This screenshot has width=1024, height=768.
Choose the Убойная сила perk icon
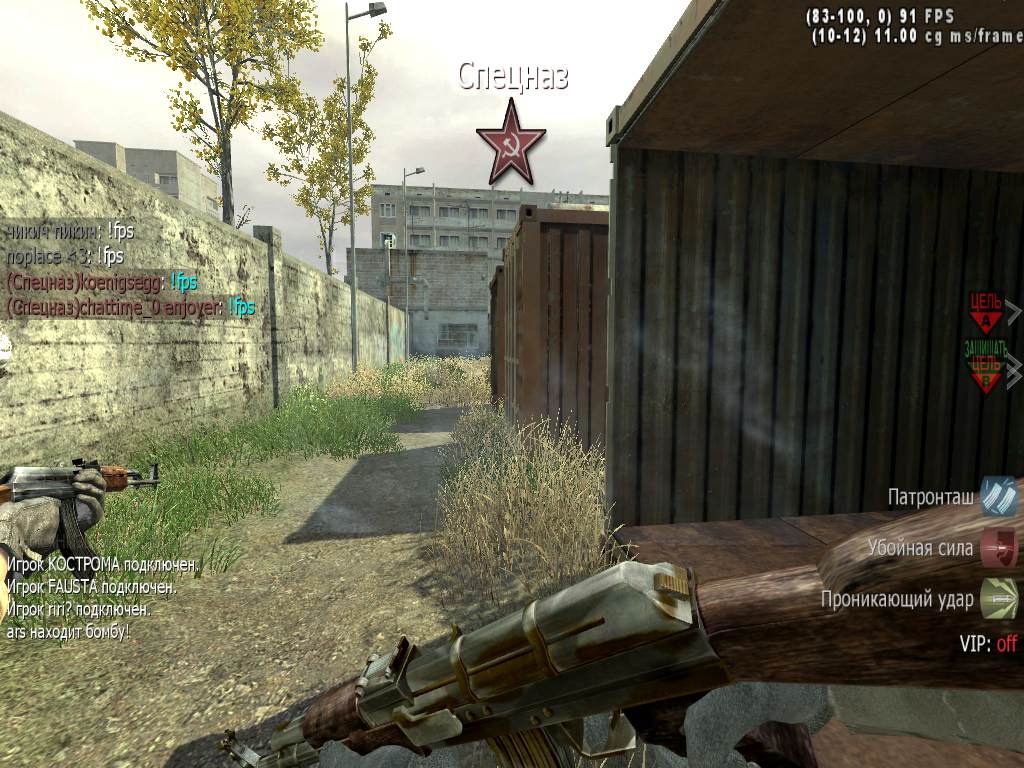(998, 548)
